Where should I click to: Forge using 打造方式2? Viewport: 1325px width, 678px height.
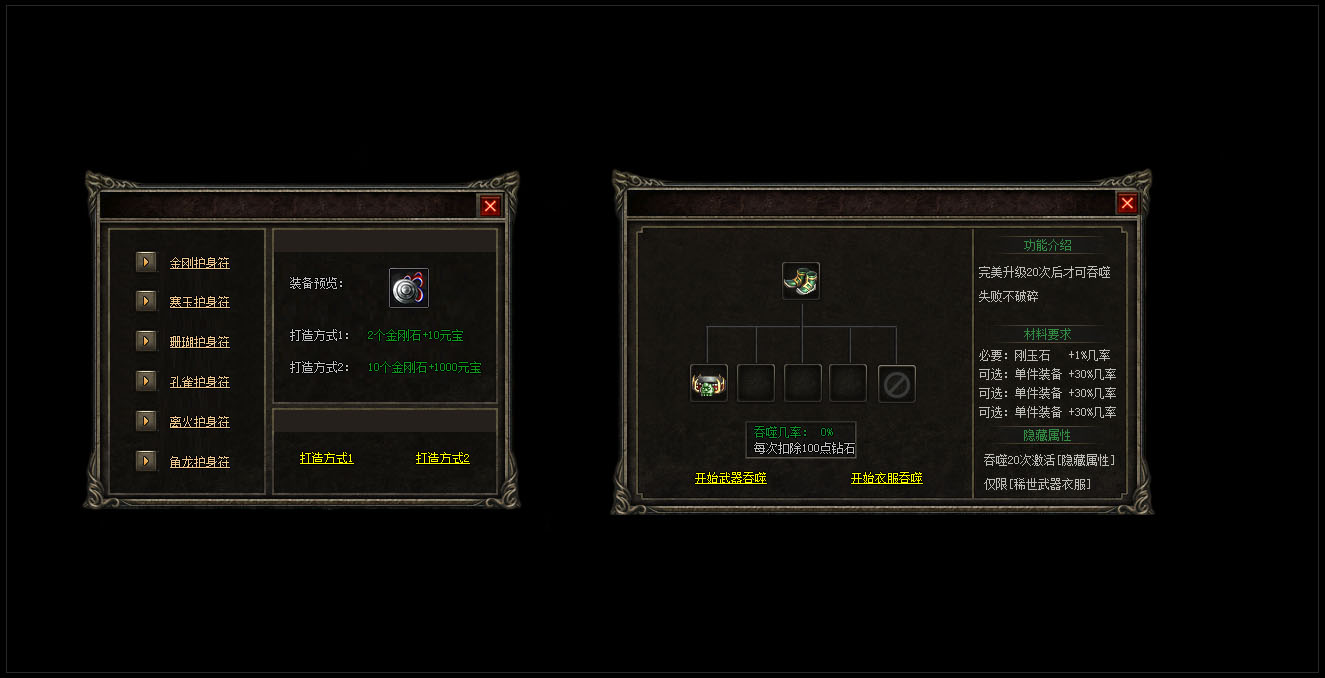tap(443, 458)
